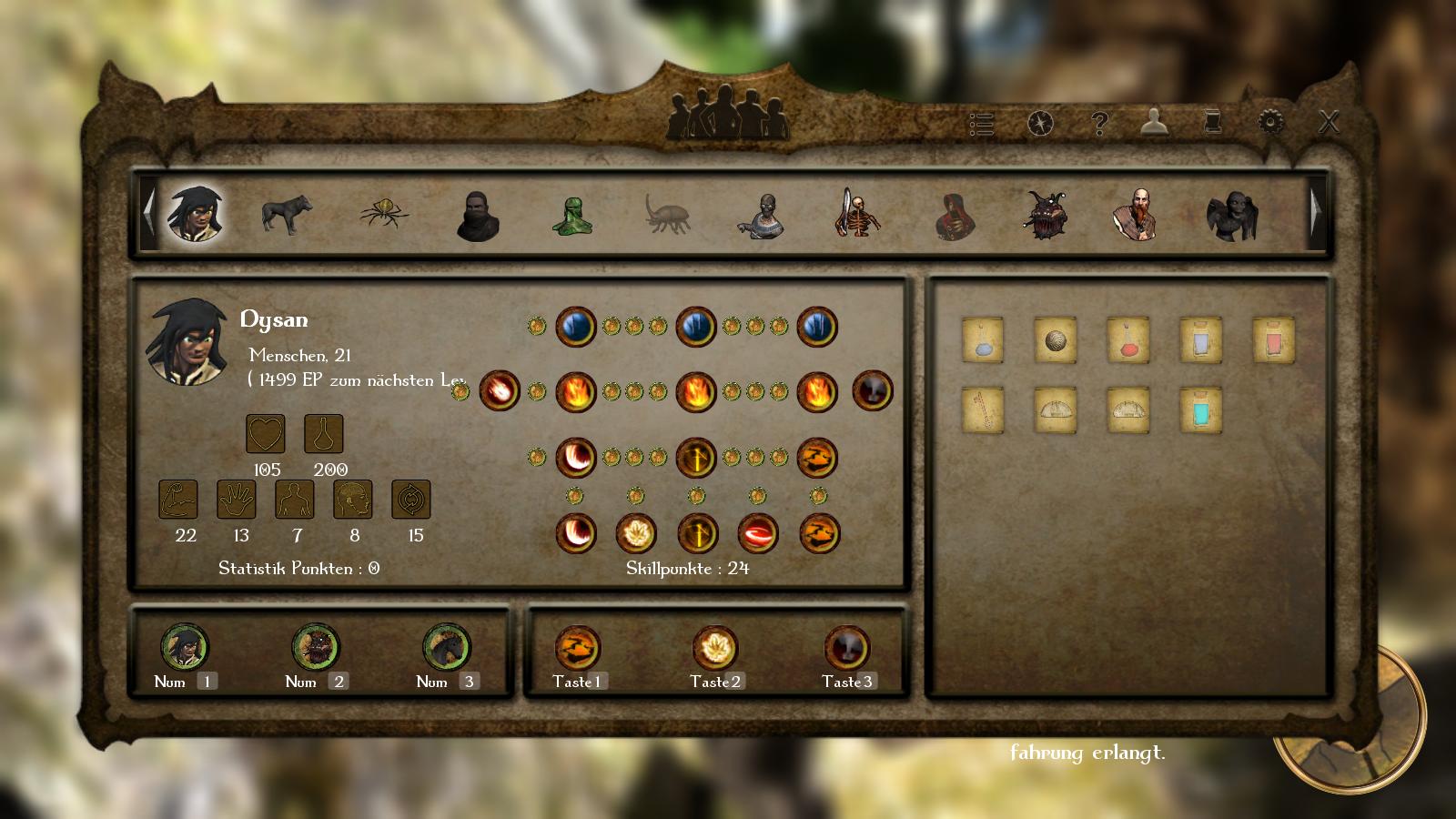Image resolution: width=1456 pixels, height=819 pixels.
Task: Choose the strength attribute icon
Action: click(x=178, y=500)
